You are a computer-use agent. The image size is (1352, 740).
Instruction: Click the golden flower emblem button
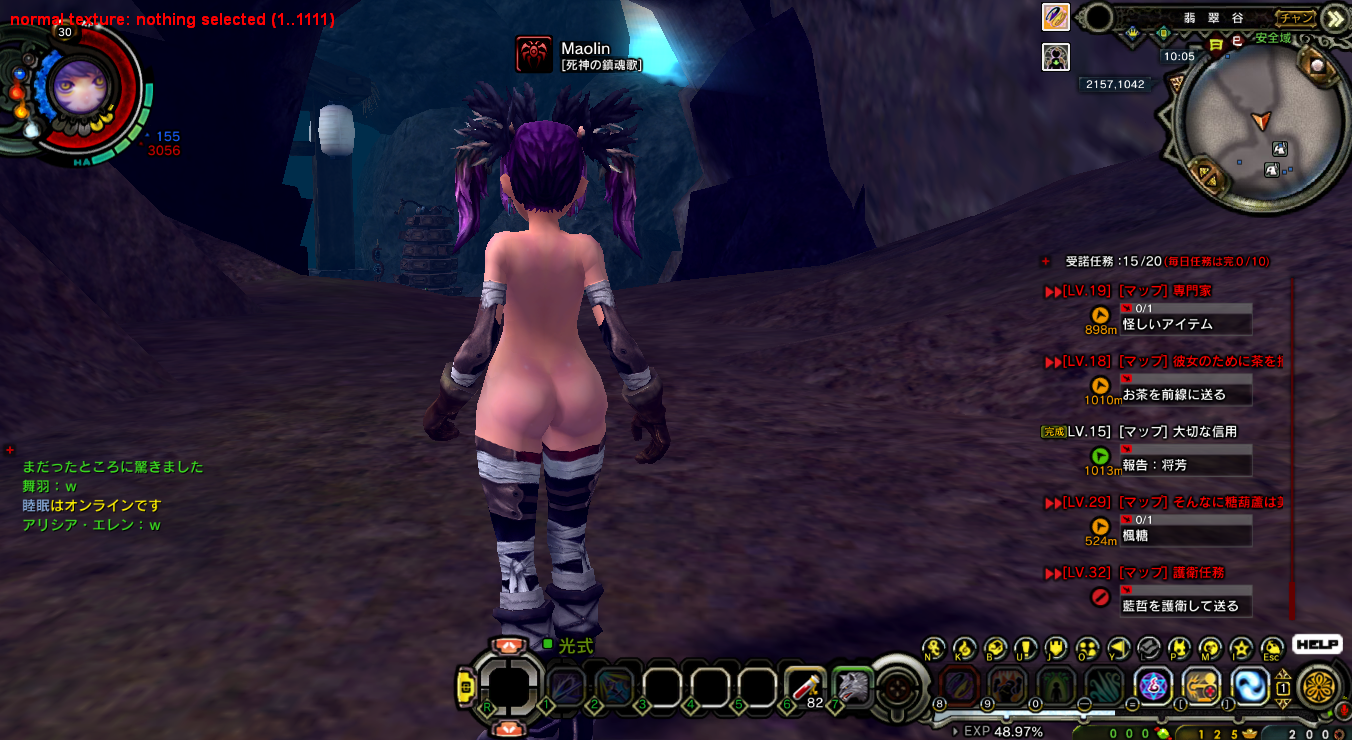(x=1319, y=687)
